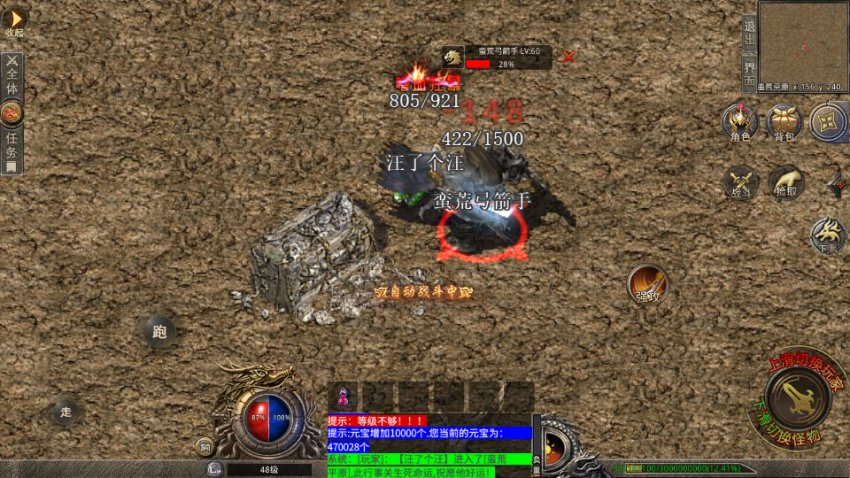Open the 背包 backpack
This screenshot has width=850, height=478.
(x=784, y=122)
